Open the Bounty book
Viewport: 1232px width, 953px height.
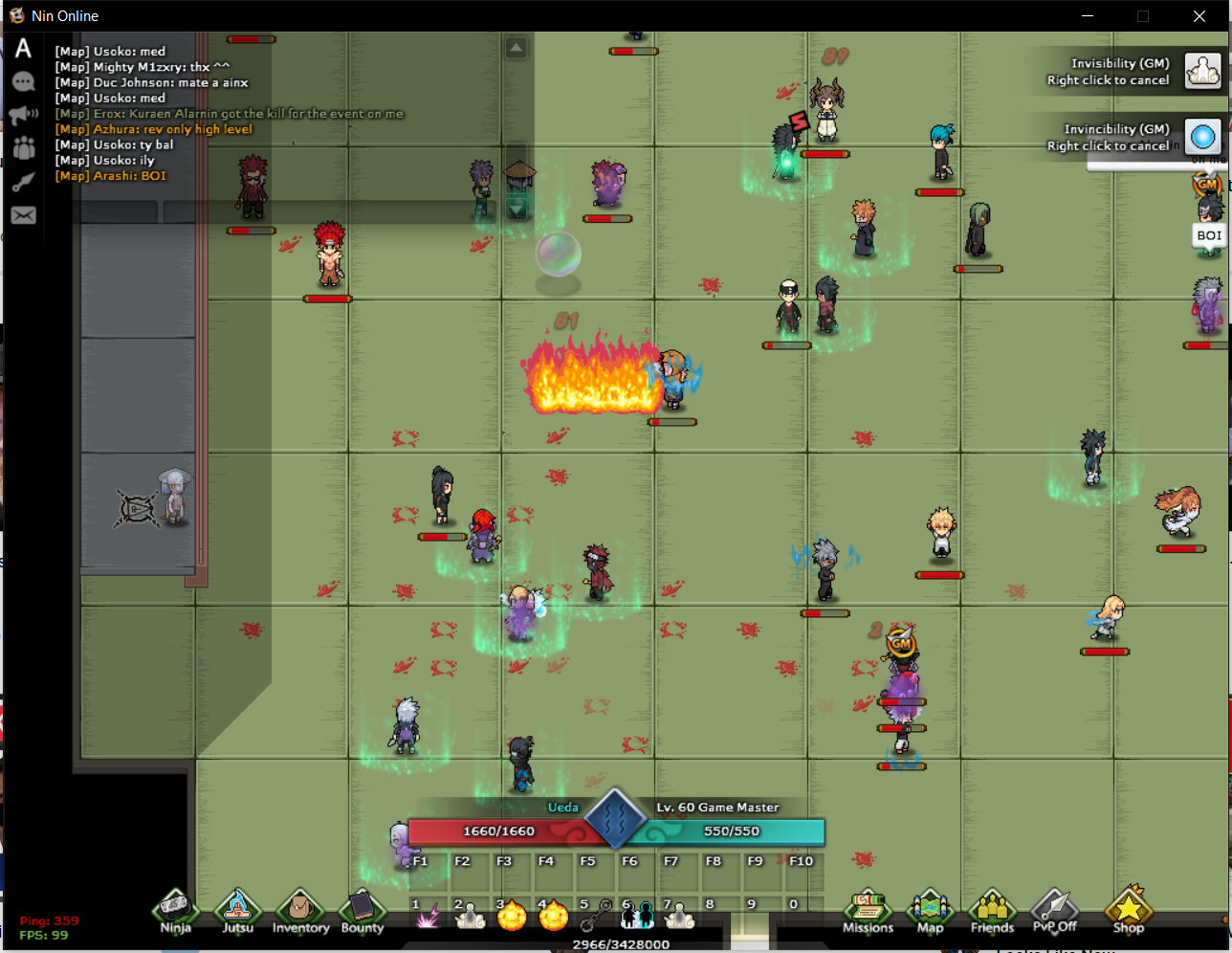(362, 910)
